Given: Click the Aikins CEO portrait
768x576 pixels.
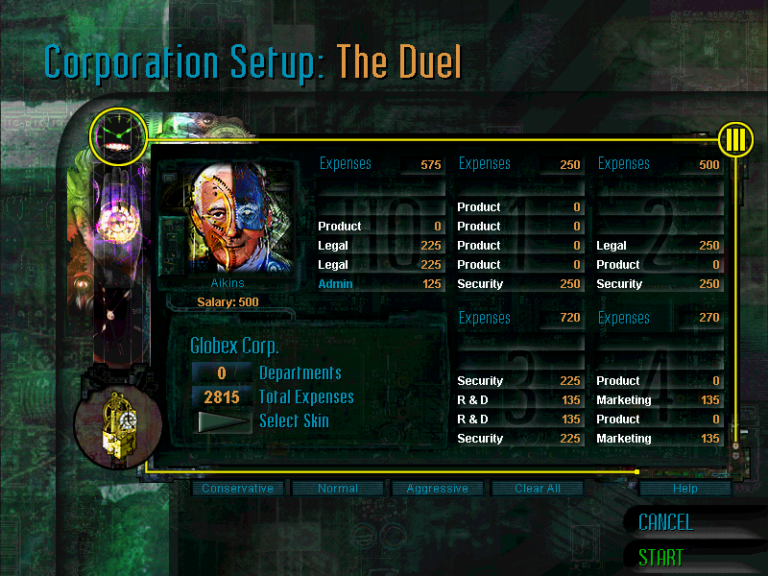Looking at the screenshot, I should point(228,222).
